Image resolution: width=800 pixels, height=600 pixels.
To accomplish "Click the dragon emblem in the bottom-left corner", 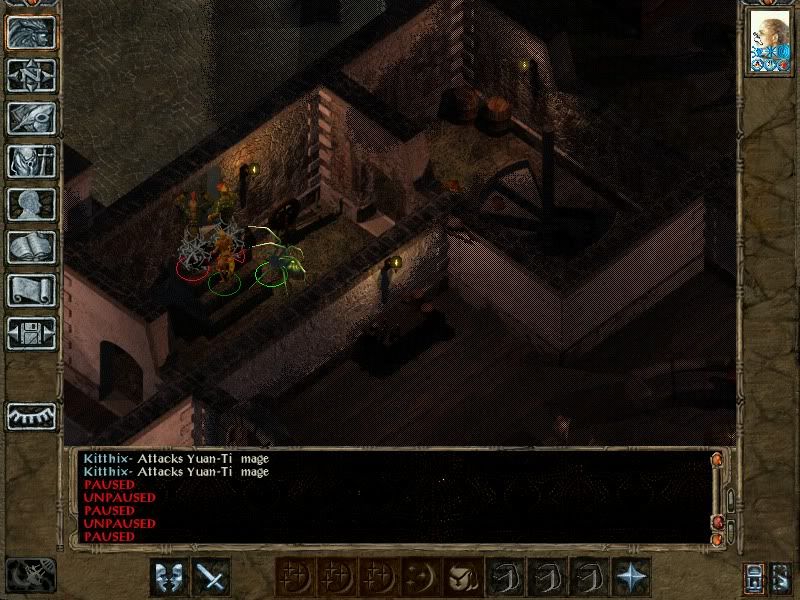I will click(30, 575).
